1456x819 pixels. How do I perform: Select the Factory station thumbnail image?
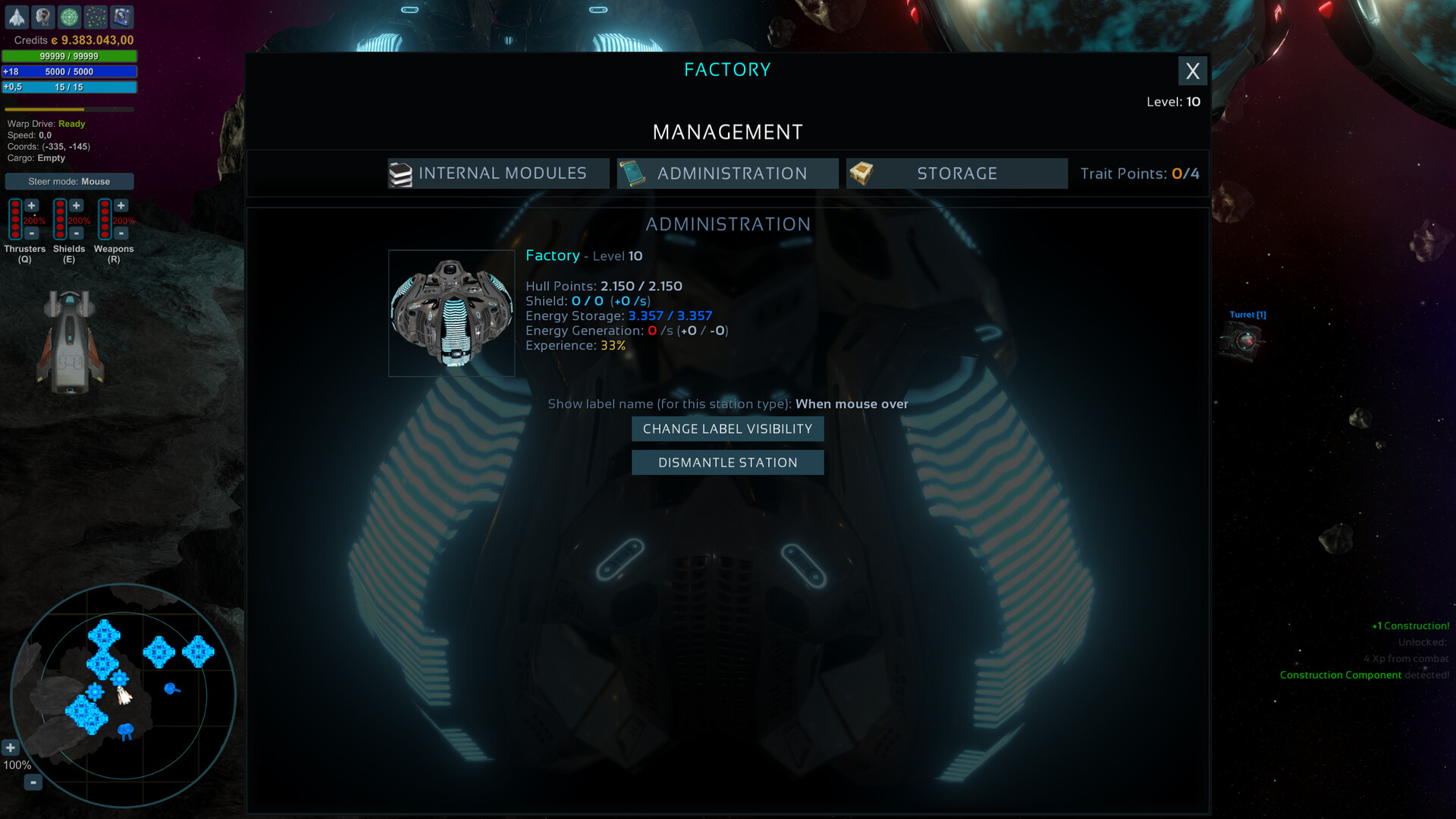pyautogui.click(x=451, y=312)
